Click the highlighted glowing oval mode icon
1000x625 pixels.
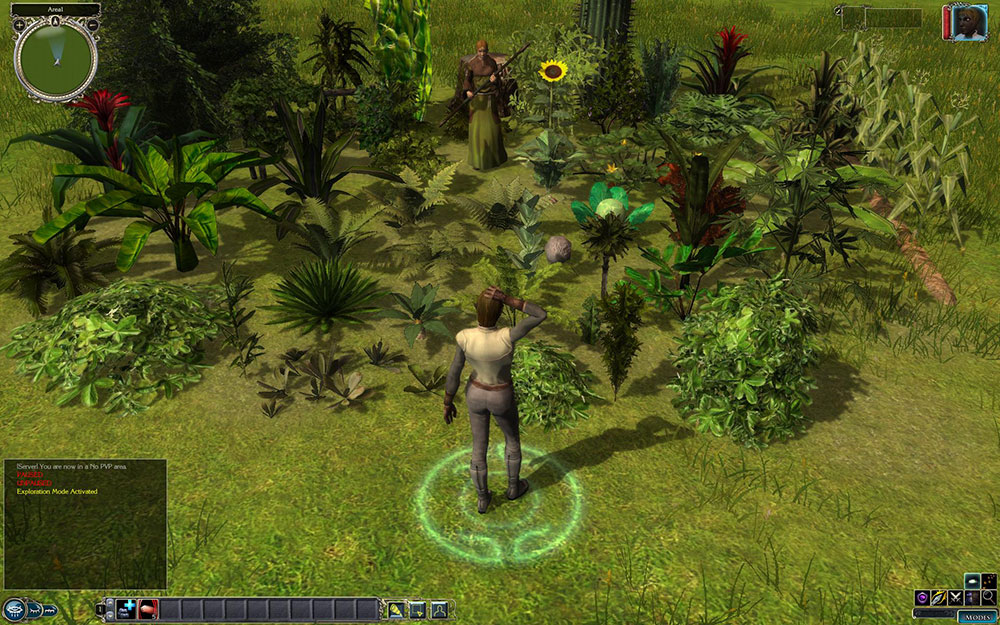click(972, 581)
